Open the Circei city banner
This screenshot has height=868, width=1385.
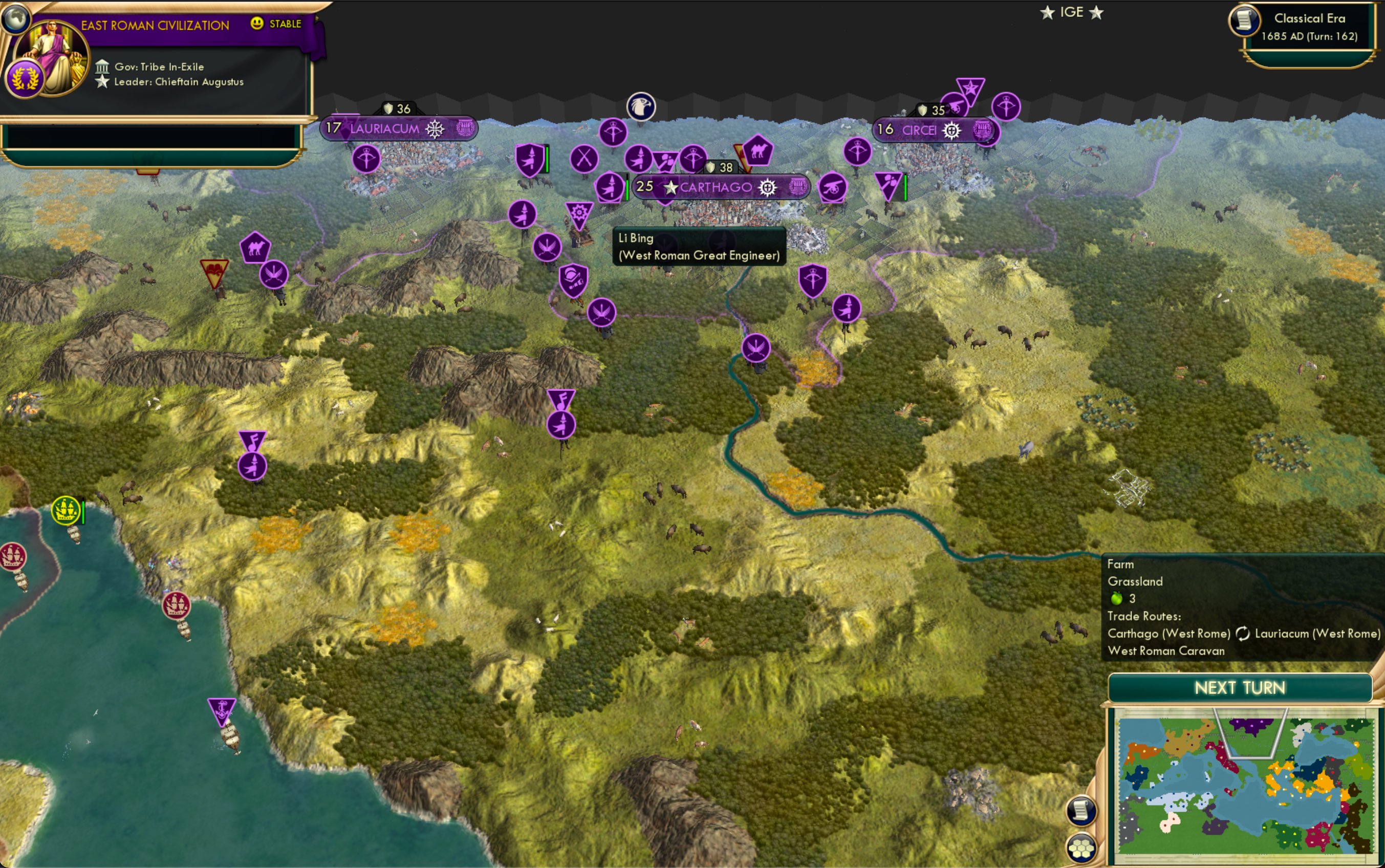coord(921,131)
